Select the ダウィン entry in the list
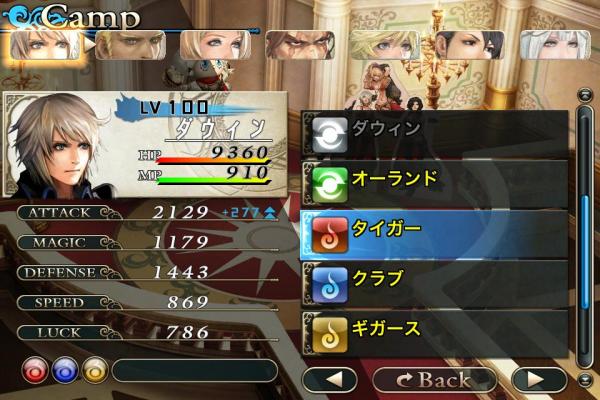This screenshot has height=400, width=600. click(x=434, y=131)
